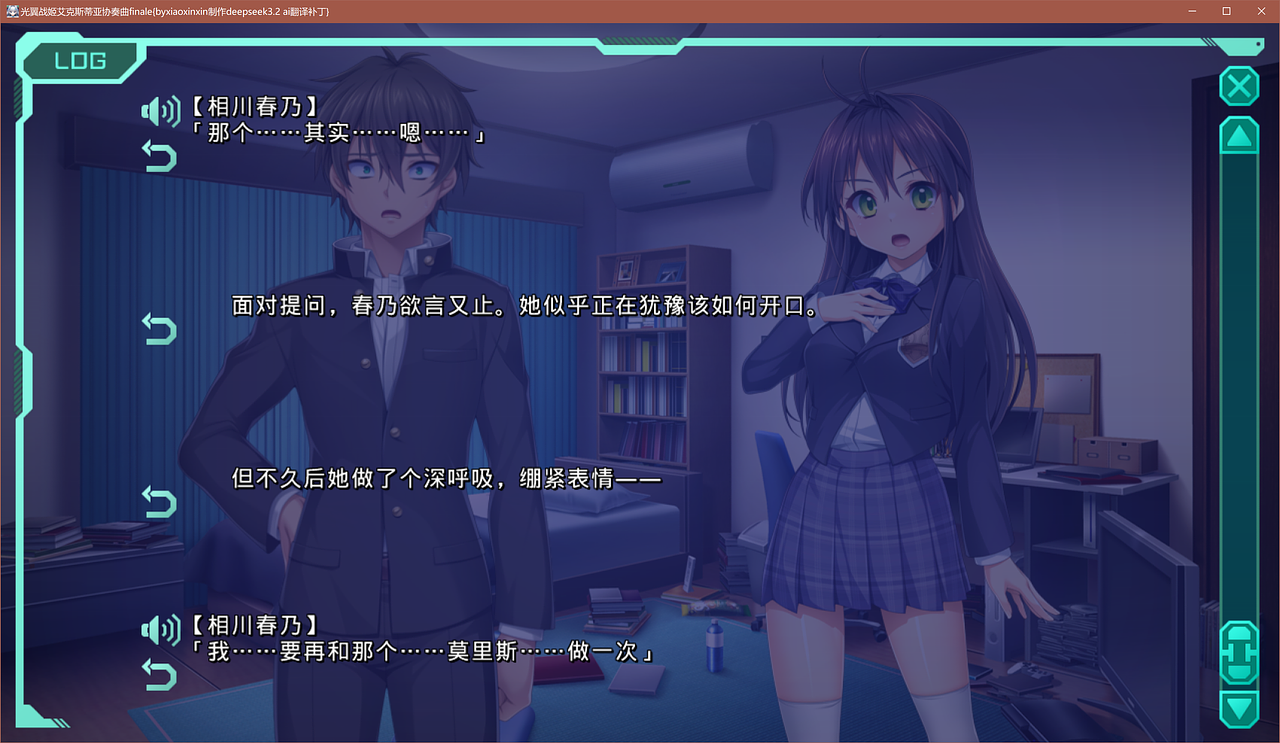The image size is (1280, 743).
Task: Click the log scrollbar thumb handle
Action: 1239,652
